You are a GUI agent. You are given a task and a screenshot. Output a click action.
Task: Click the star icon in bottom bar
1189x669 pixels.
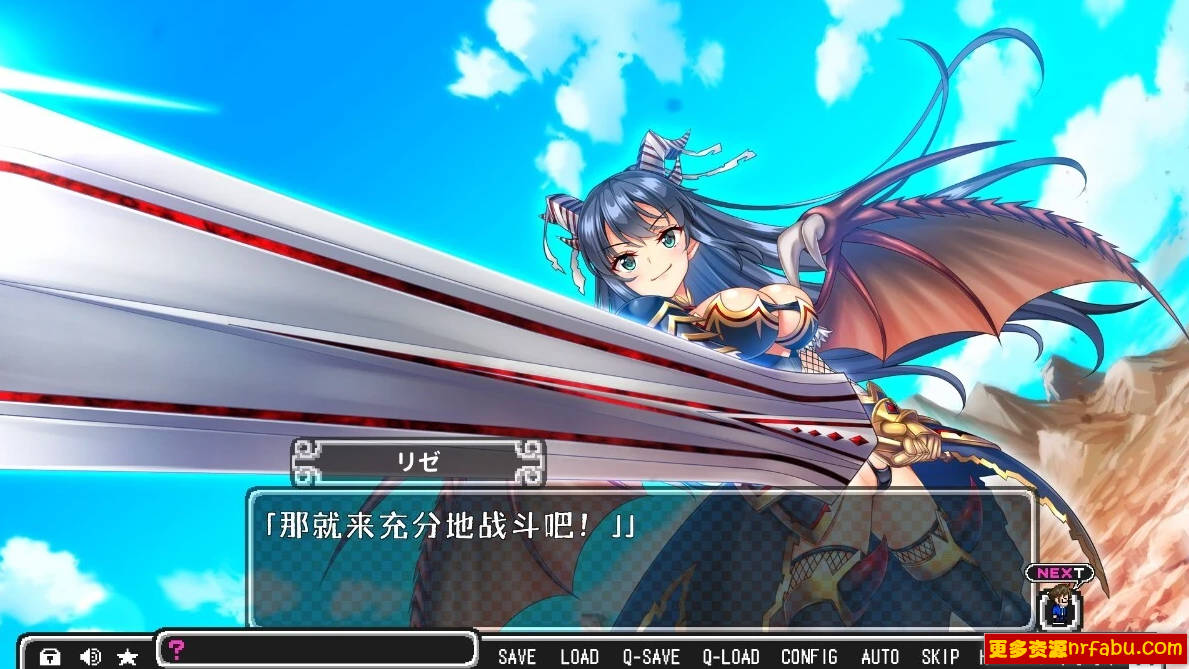click(x=128, y=657)
